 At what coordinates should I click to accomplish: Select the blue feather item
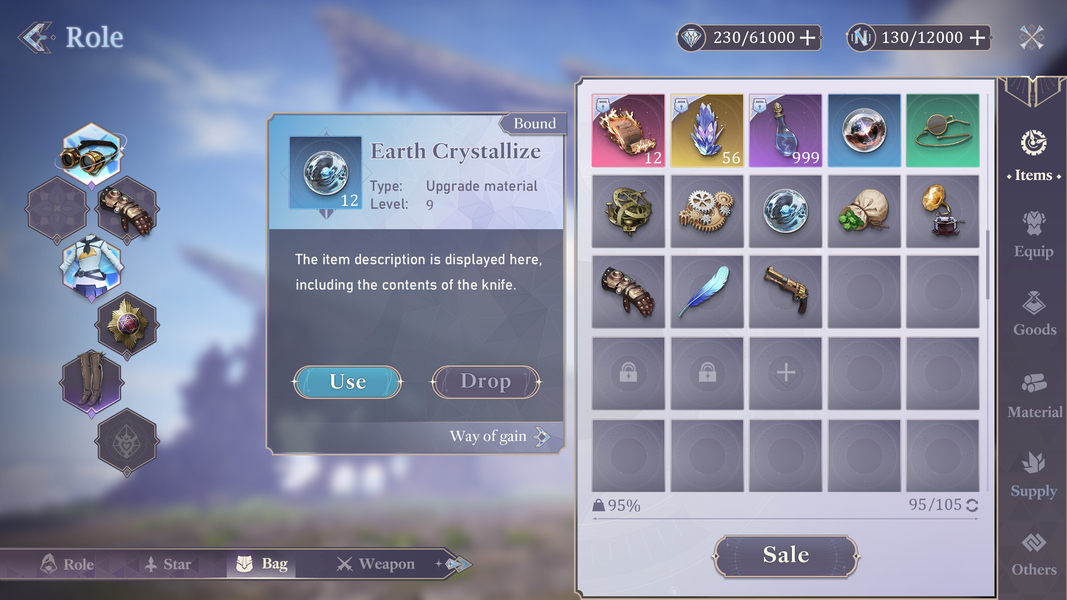pos(707,291)
